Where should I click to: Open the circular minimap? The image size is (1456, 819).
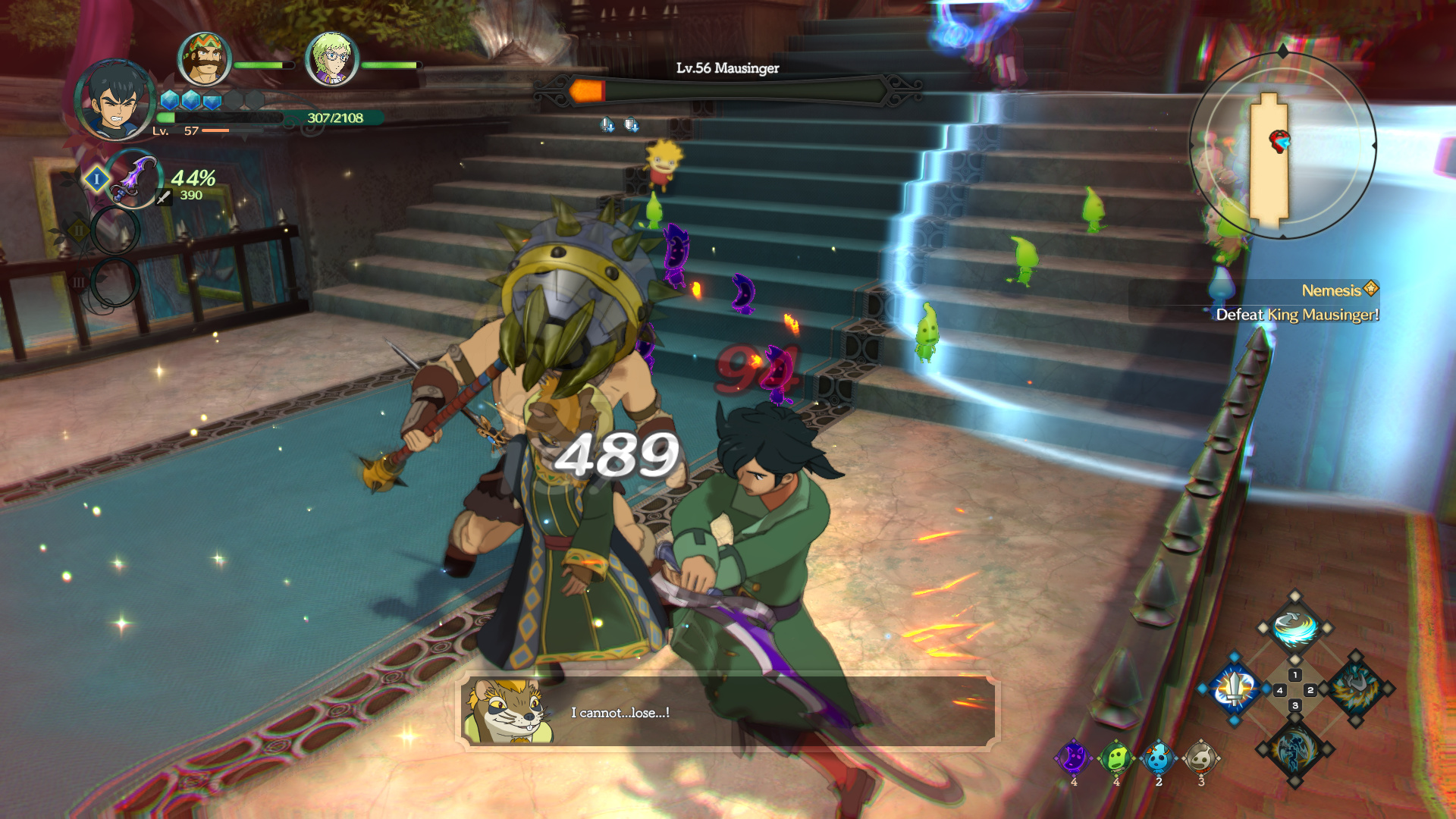[1282, 145]
